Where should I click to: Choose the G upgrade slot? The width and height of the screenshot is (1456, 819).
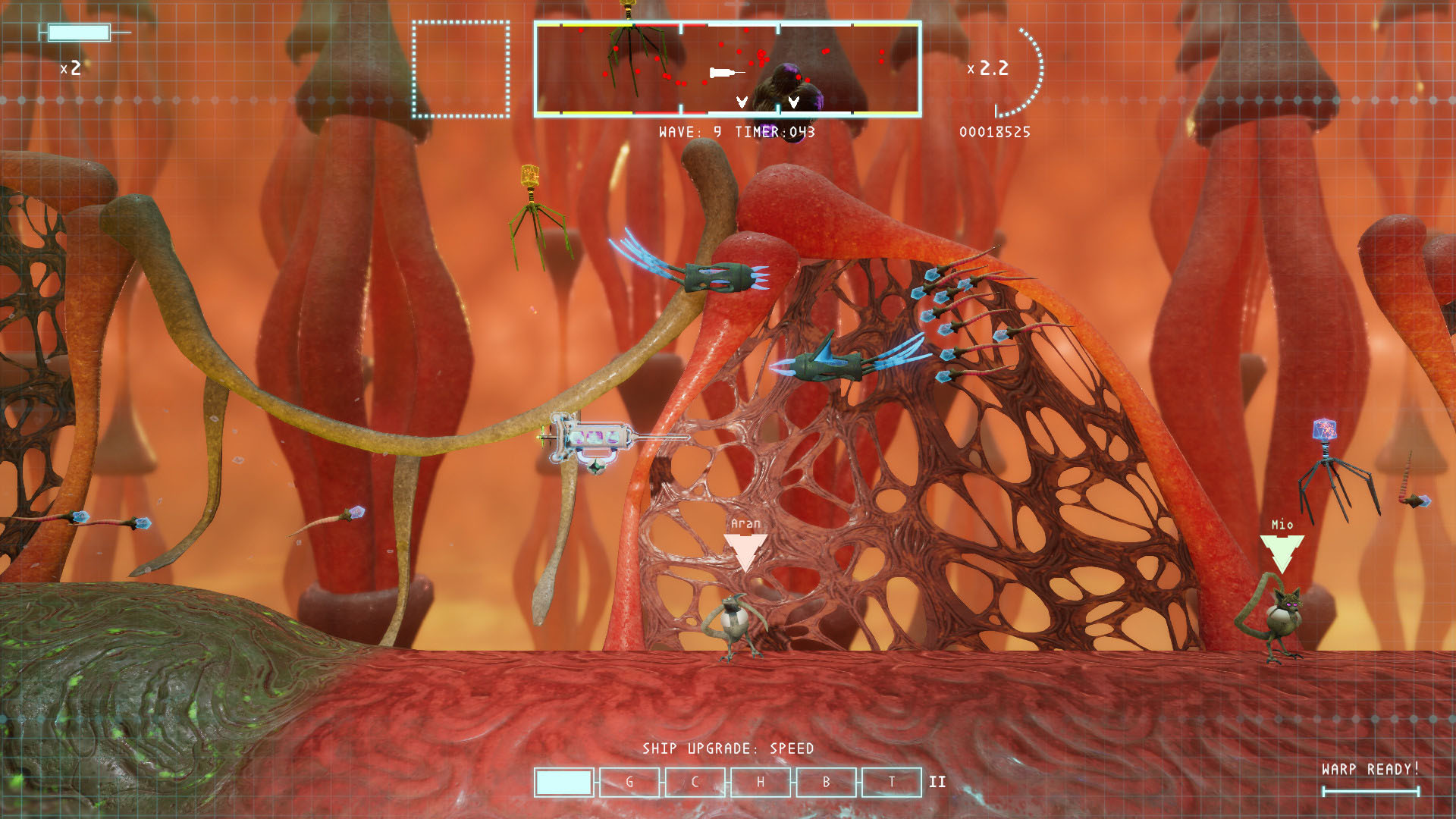[x=629, y=783]
